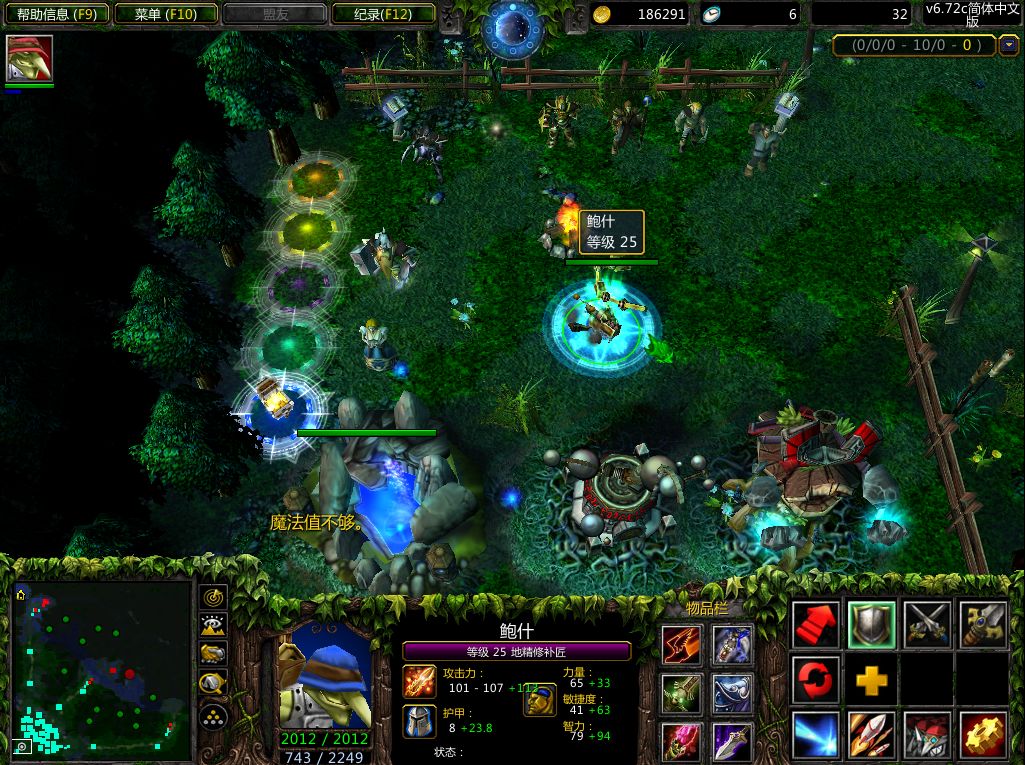Fire the Heat-Seeking Missile ability
Image resolution: width=1025 pixels, height=765 pixels.
click(871, 736)
